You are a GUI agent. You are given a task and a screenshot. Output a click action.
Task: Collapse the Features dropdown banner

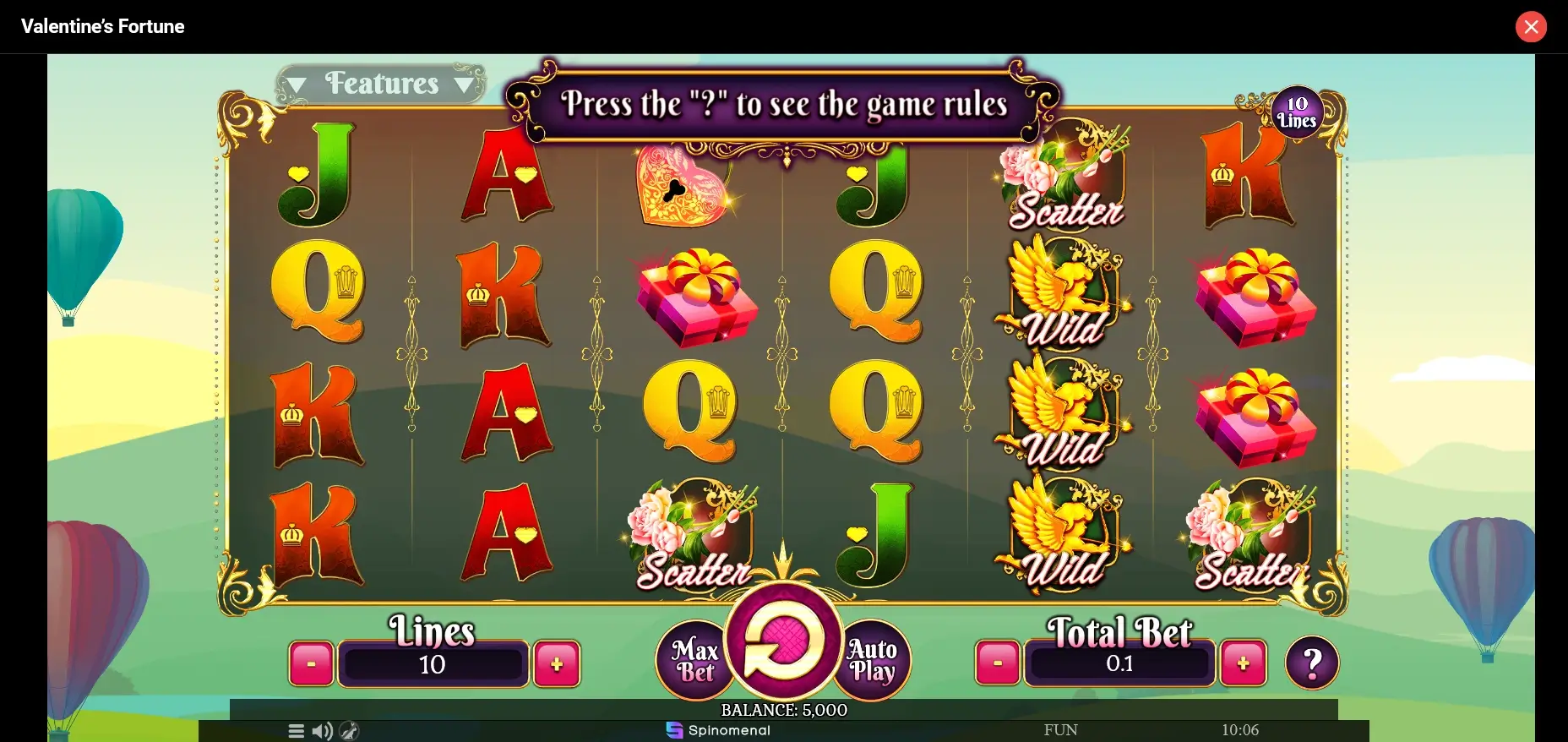click(381, 83)
